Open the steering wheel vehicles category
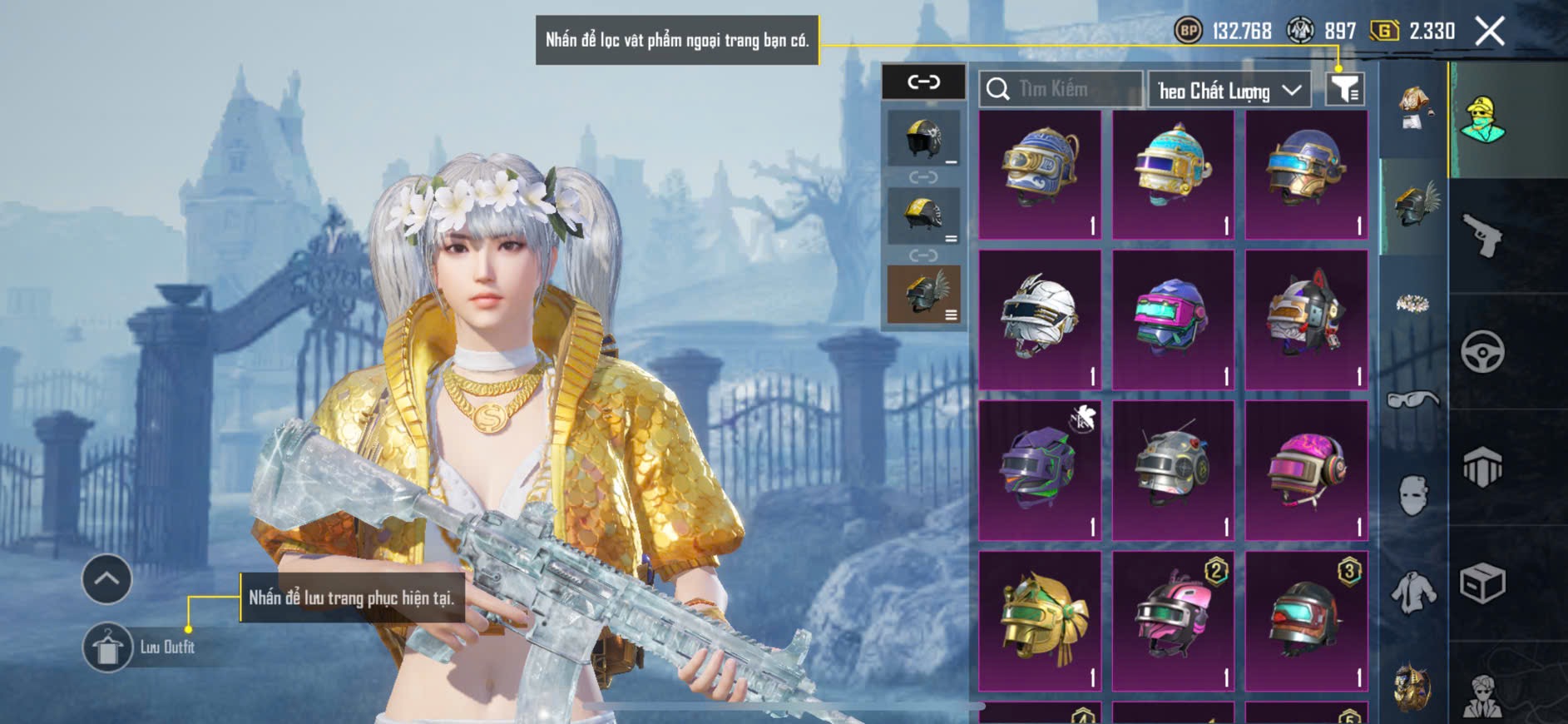Image resolution: width=1568 pixels, height=724 pixels. point(1482,351)
